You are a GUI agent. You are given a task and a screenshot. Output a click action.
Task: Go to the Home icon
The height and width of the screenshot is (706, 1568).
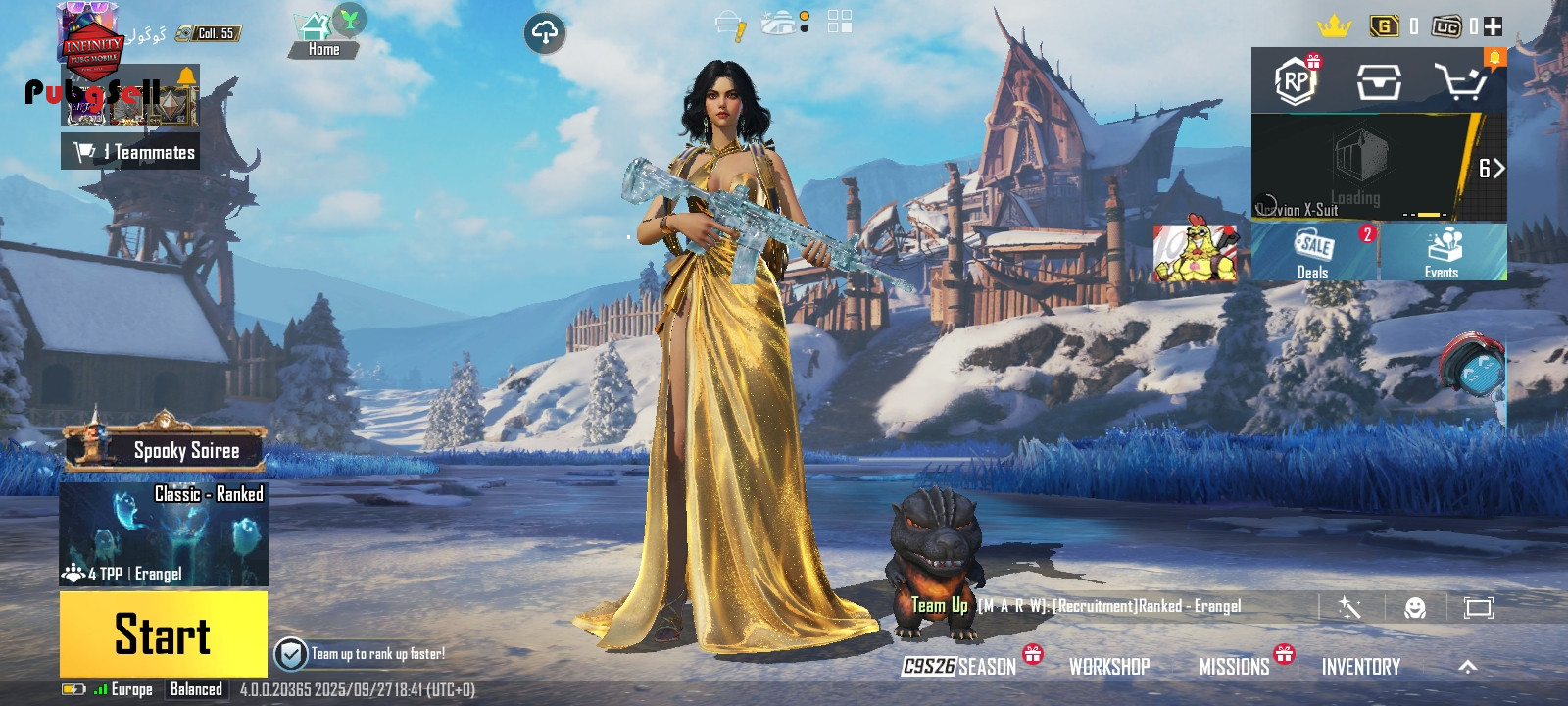[x=322, y=37]
